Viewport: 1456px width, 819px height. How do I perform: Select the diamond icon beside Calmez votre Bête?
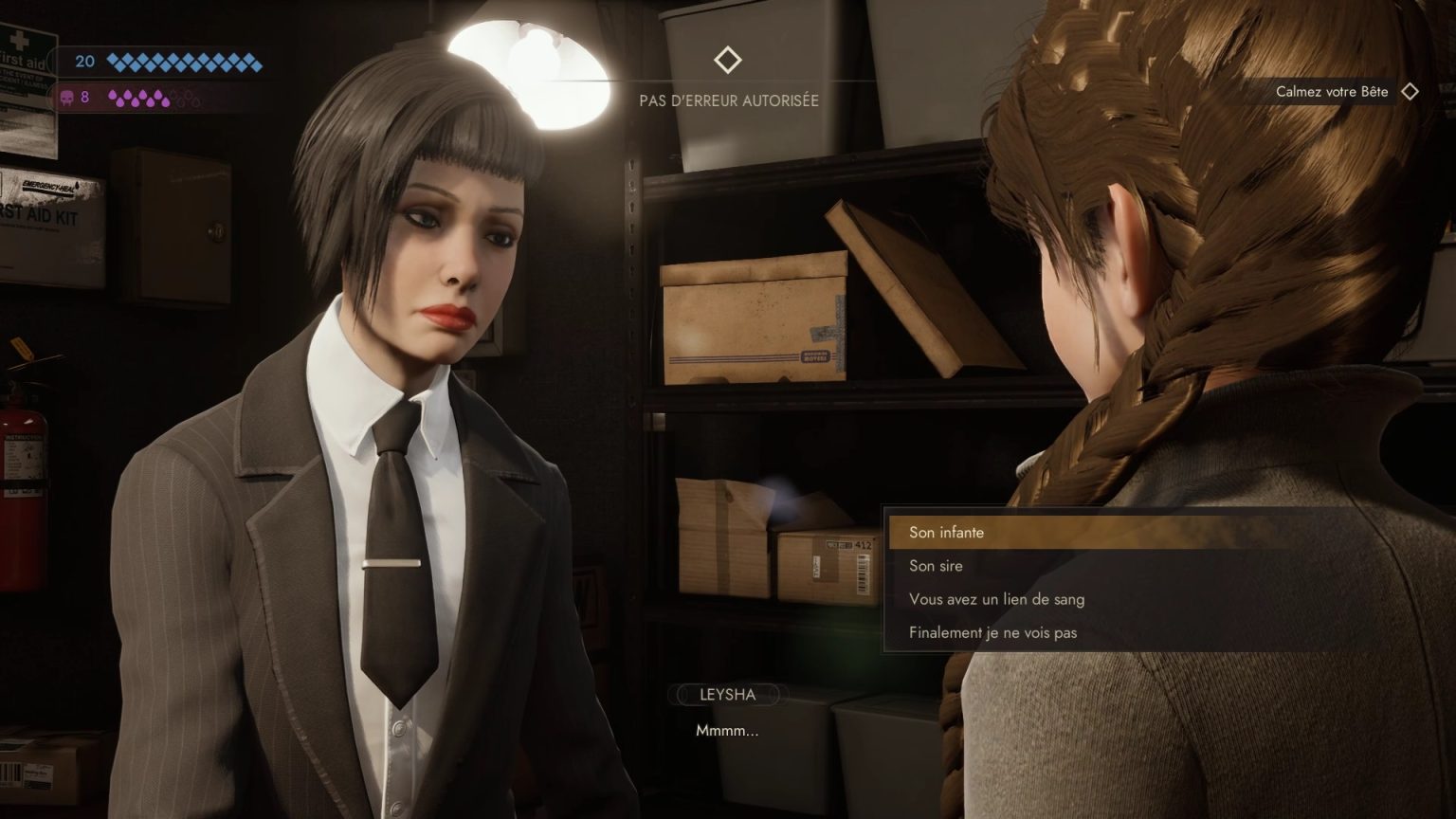click(1411, 92)
